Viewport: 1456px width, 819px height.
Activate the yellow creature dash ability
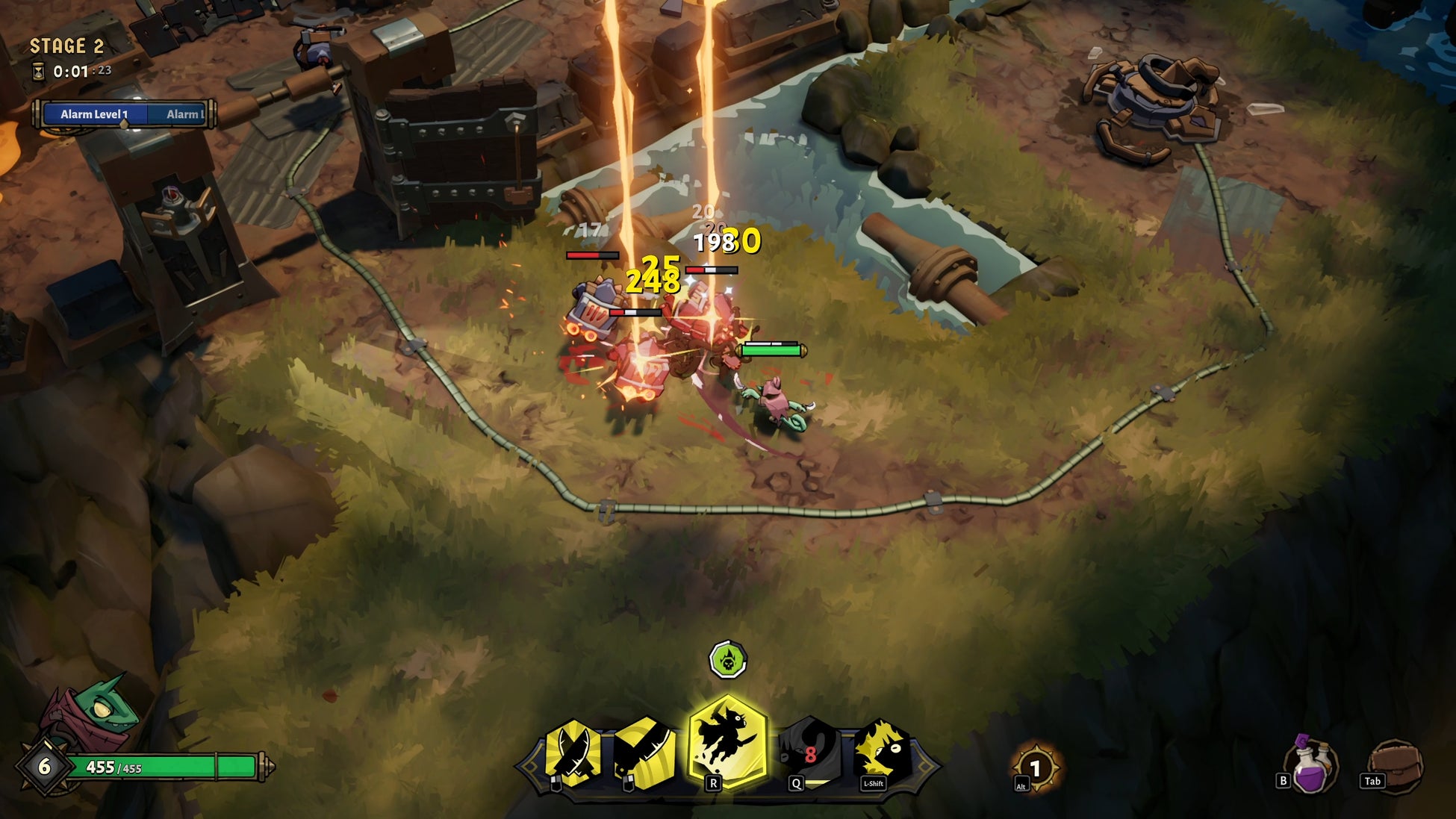click(883, 751)
